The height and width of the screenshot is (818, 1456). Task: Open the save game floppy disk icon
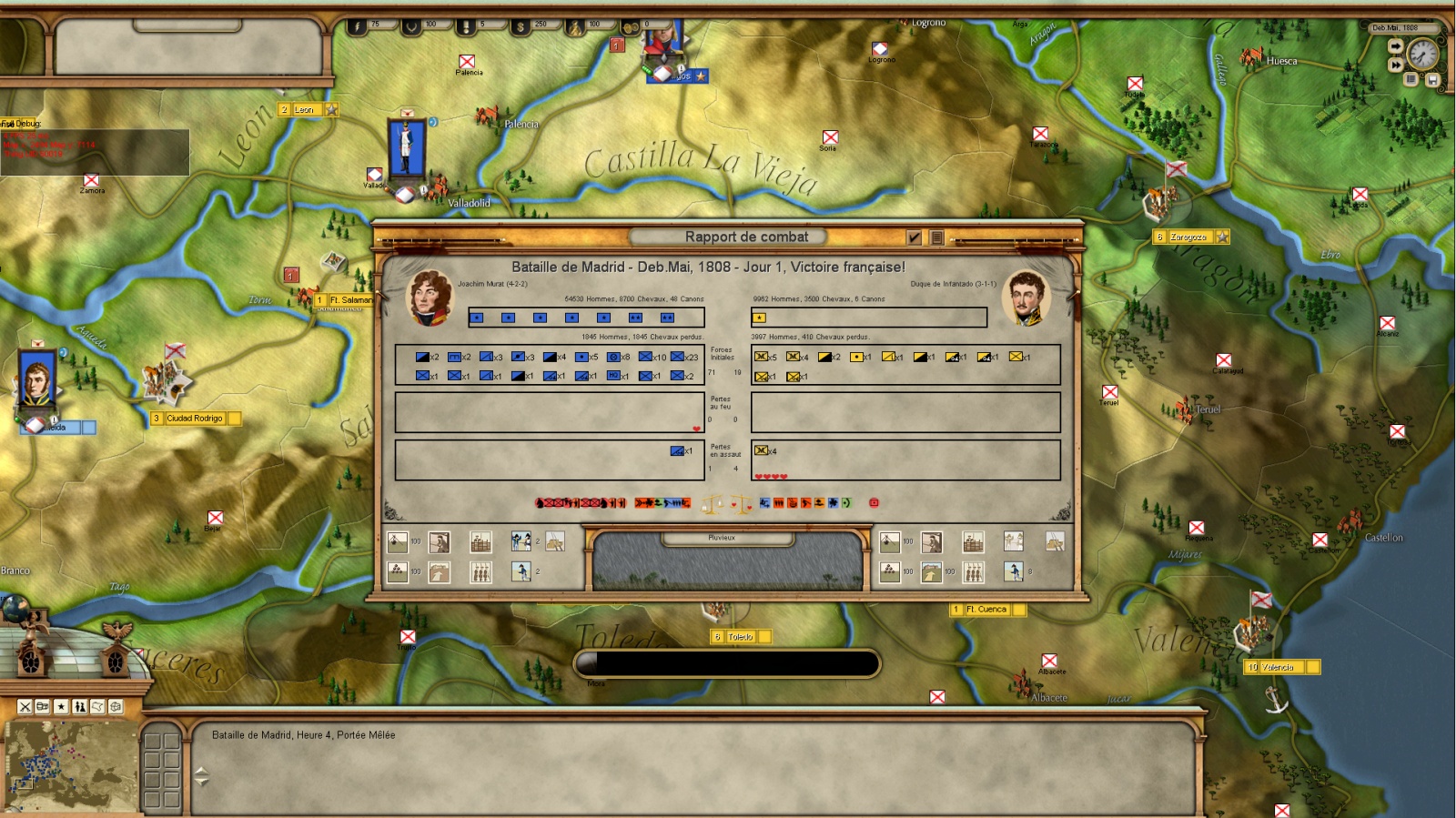click(x=1431, y=80)
